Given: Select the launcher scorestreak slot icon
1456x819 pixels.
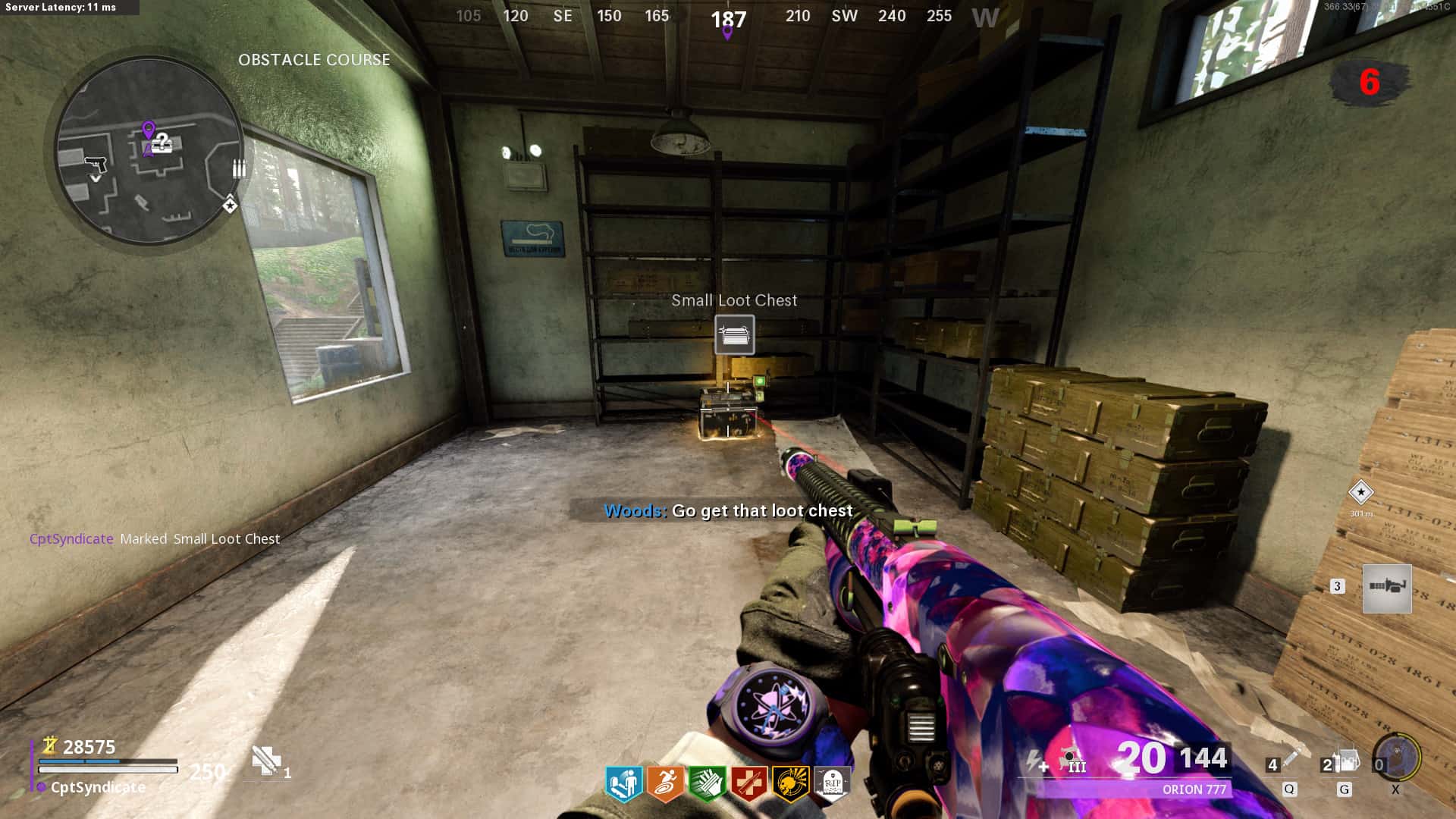Looking at the screenshot, I should click(1387, 588).
